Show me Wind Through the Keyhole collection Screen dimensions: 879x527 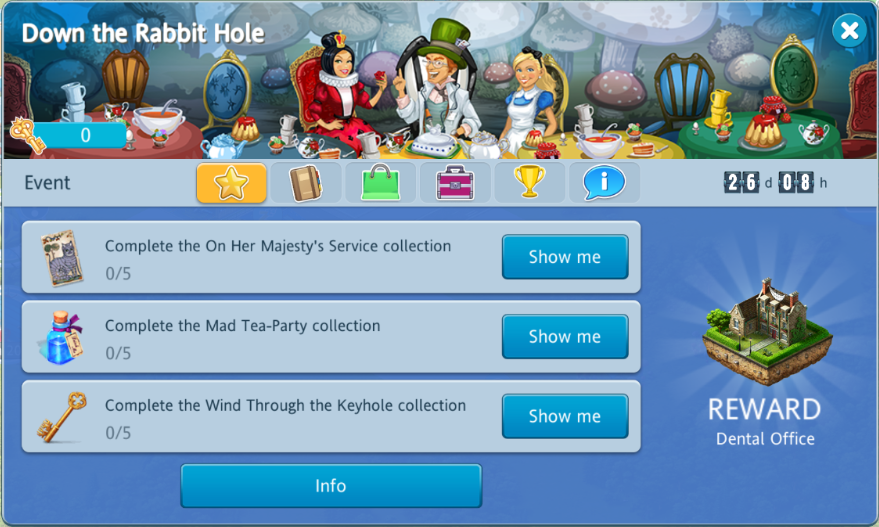564,417
